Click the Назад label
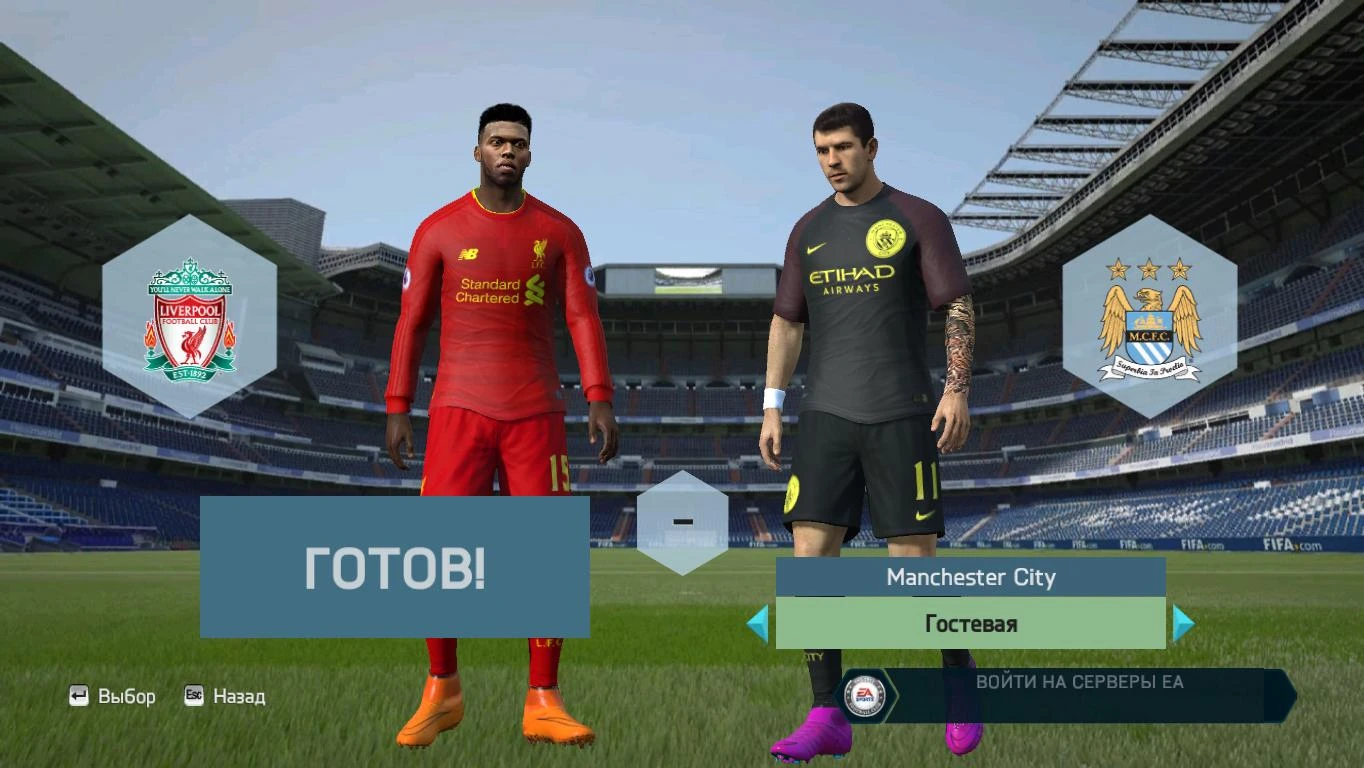 tap(240, 696)
